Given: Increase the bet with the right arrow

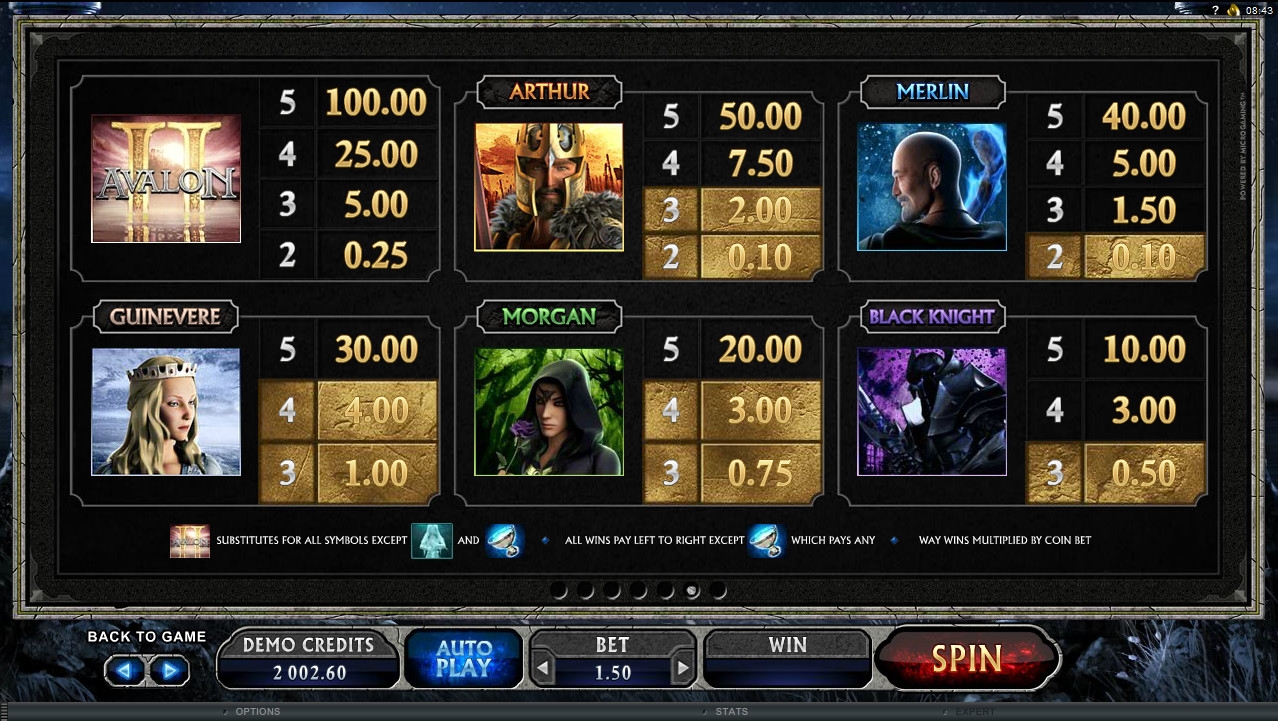Looking at the screenshot, I should [683, 668].
